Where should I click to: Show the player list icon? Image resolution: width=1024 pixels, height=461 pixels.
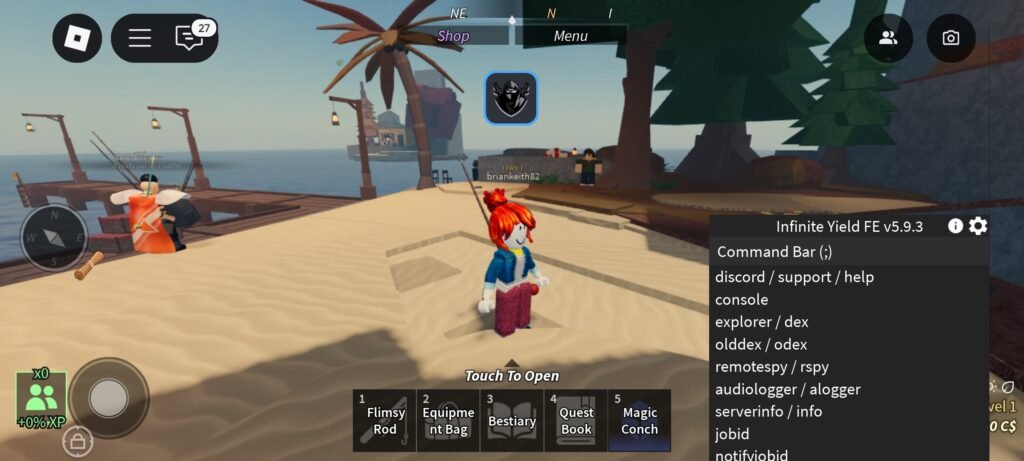coord(888,38)
